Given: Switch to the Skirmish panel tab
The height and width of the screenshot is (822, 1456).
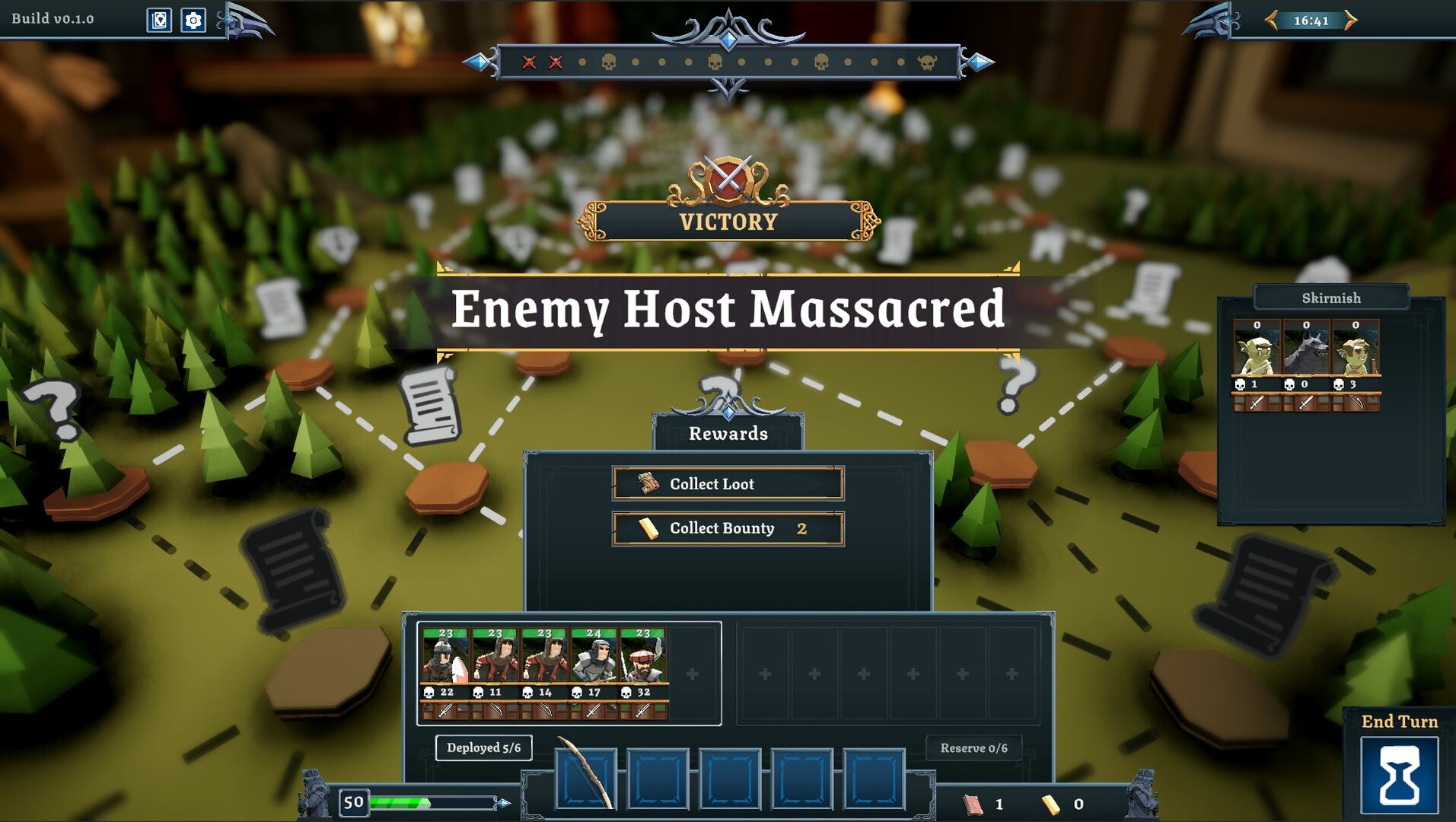Looking at the screenshot, I should click(1331, 298).
